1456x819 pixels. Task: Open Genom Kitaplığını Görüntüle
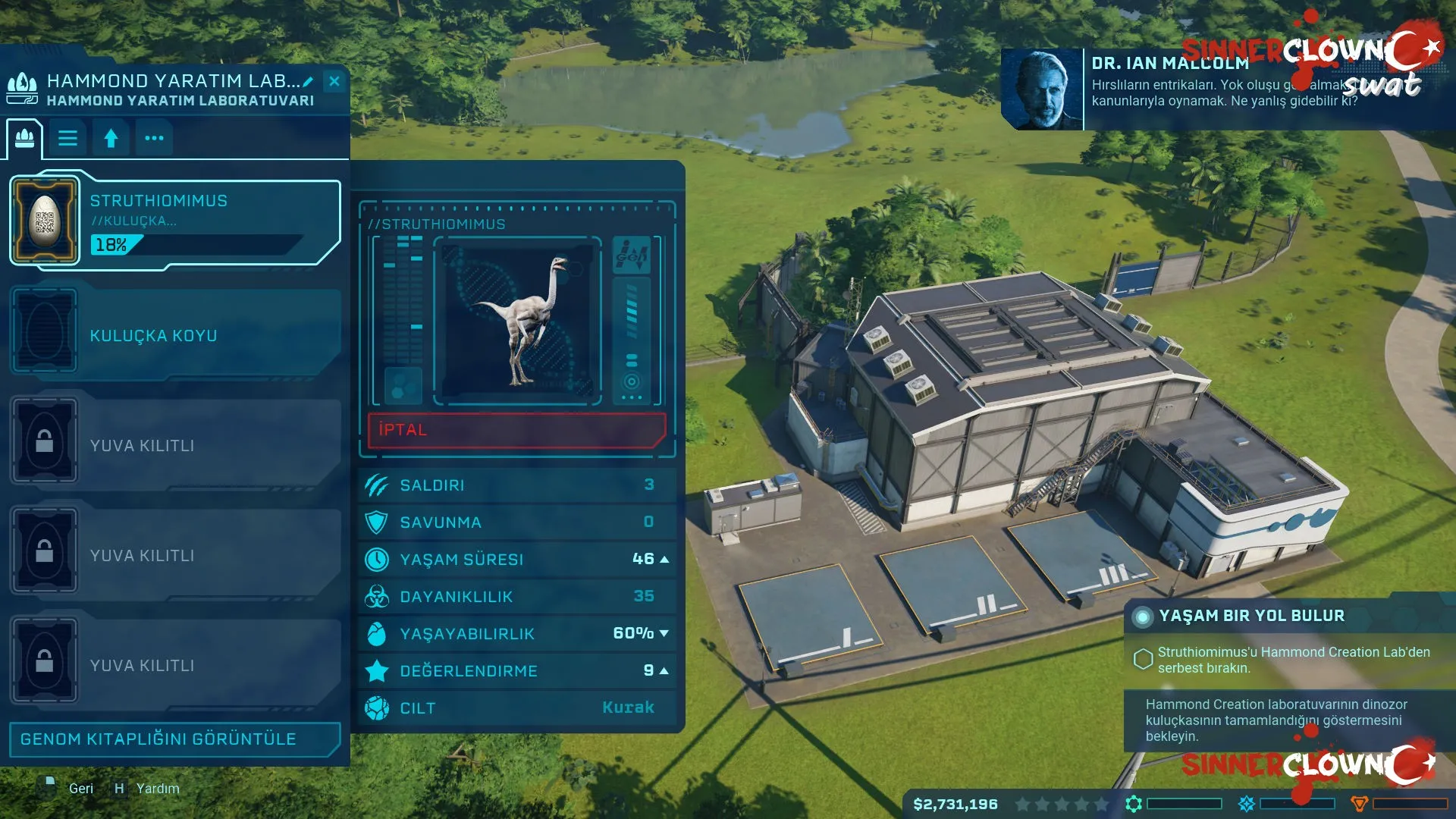[x=174, y=739]
